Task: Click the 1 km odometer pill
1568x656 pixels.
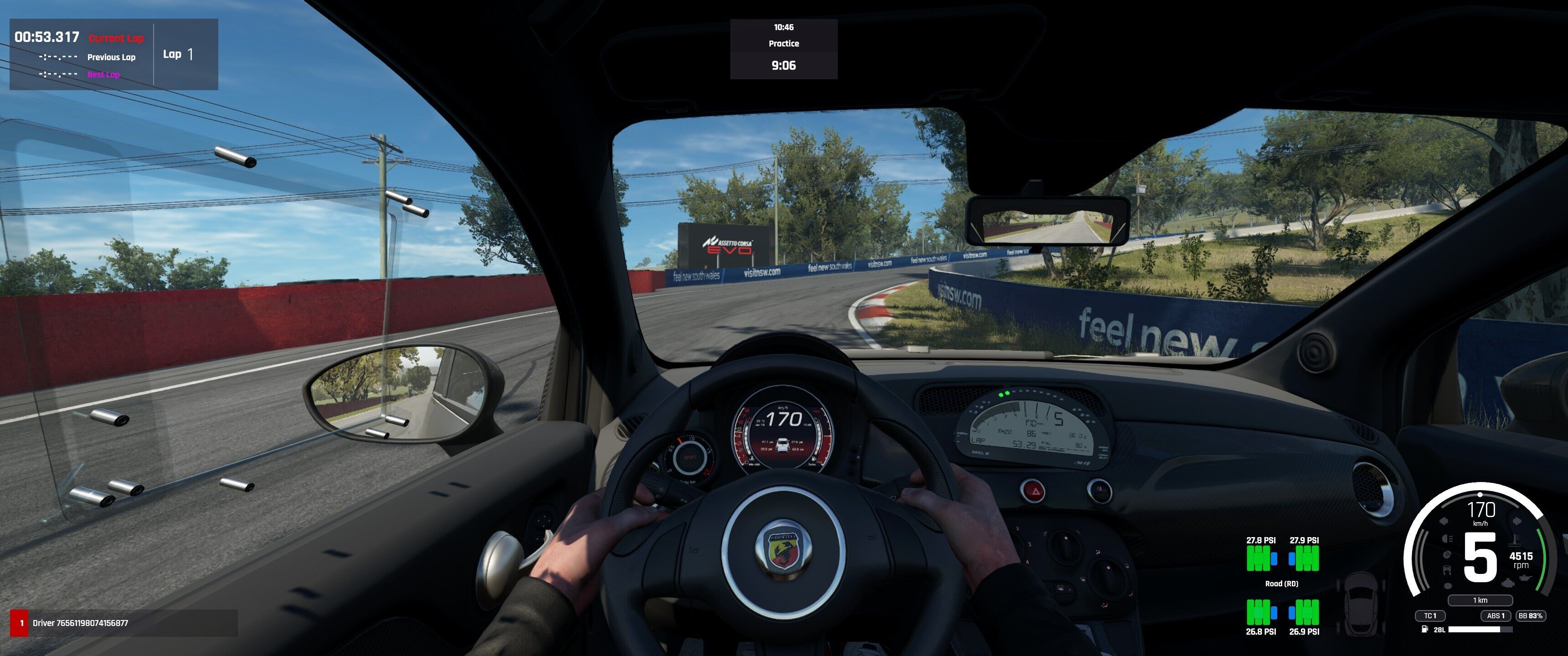Action: [1480, 600]
